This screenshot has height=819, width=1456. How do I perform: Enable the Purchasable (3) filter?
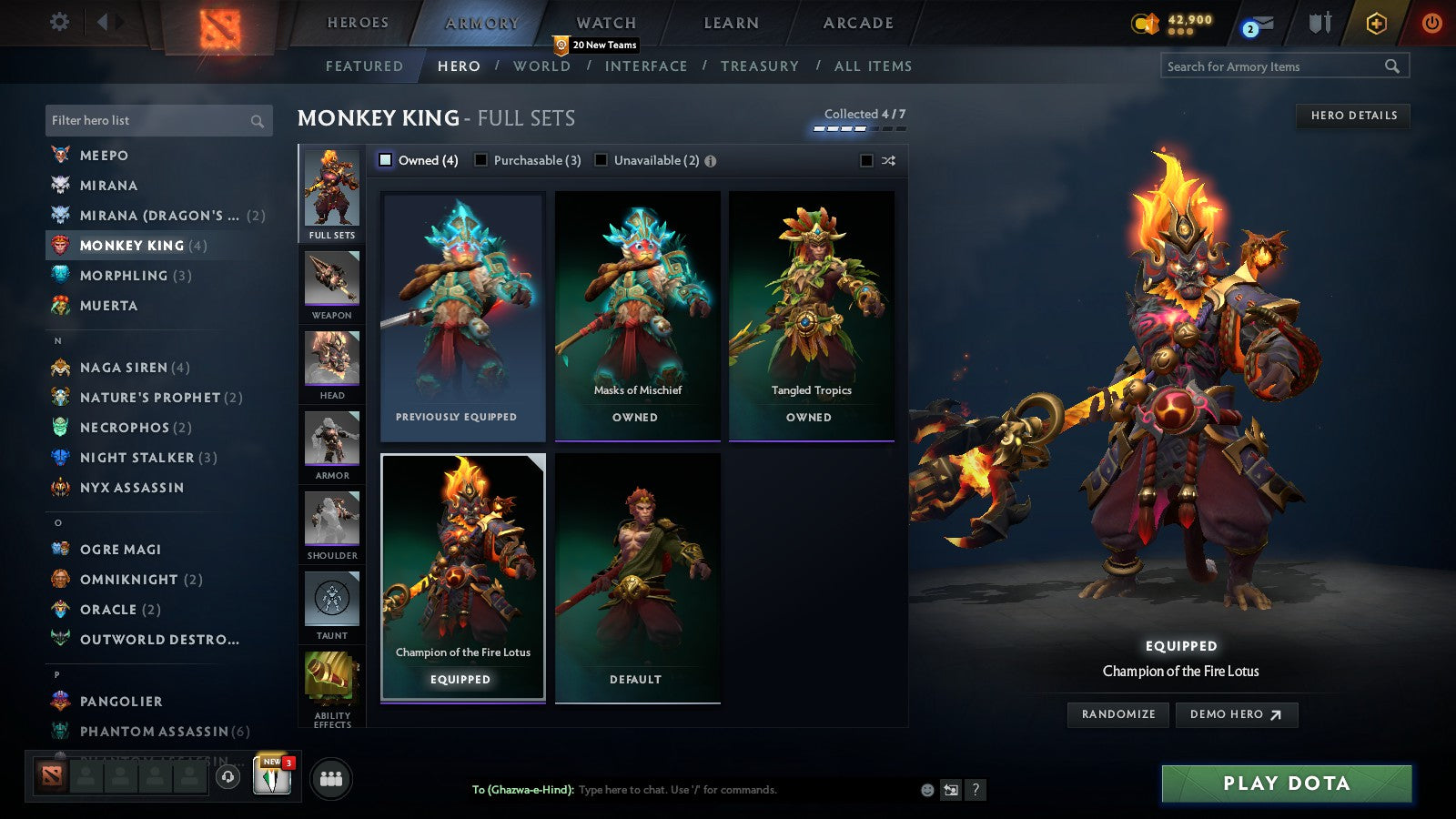[x=480, y=159]
